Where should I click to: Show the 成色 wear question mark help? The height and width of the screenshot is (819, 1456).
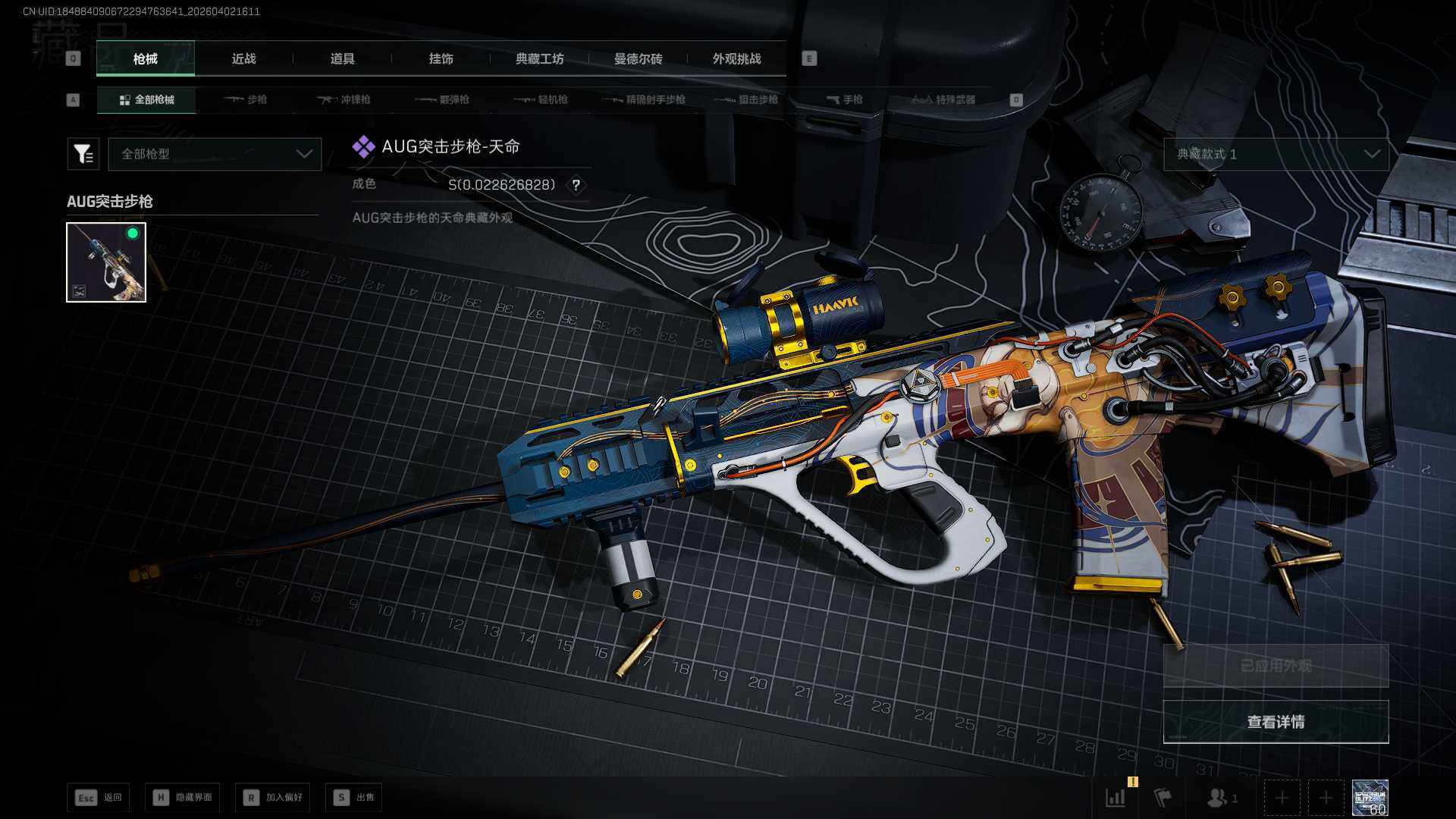click(576, 185)
